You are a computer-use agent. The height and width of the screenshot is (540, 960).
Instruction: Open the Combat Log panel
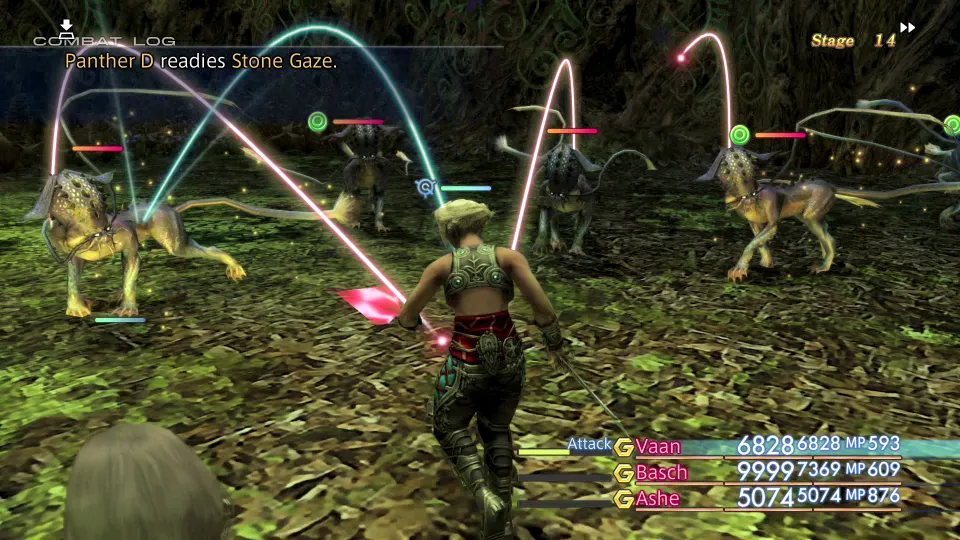[104, 40]
